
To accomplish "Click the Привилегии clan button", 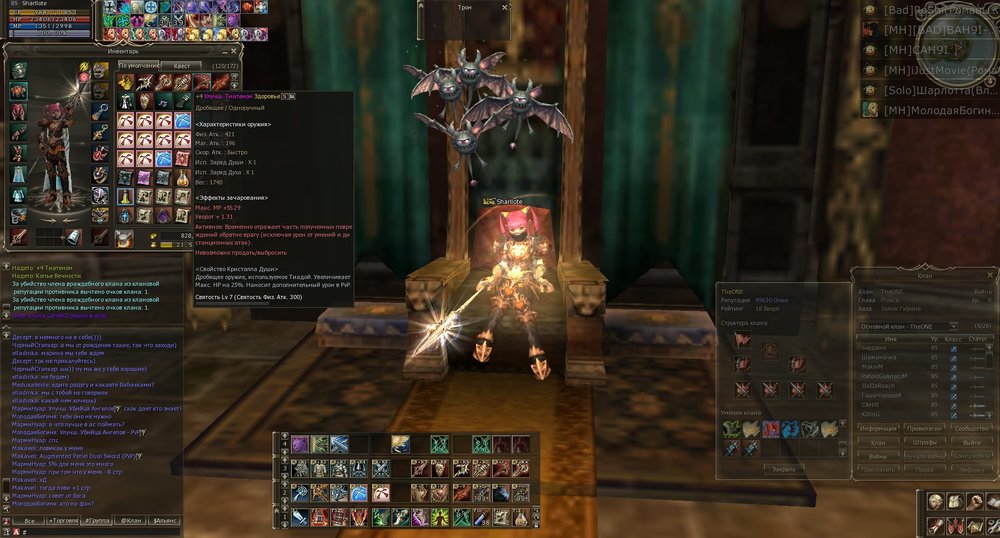I will 924,428.
